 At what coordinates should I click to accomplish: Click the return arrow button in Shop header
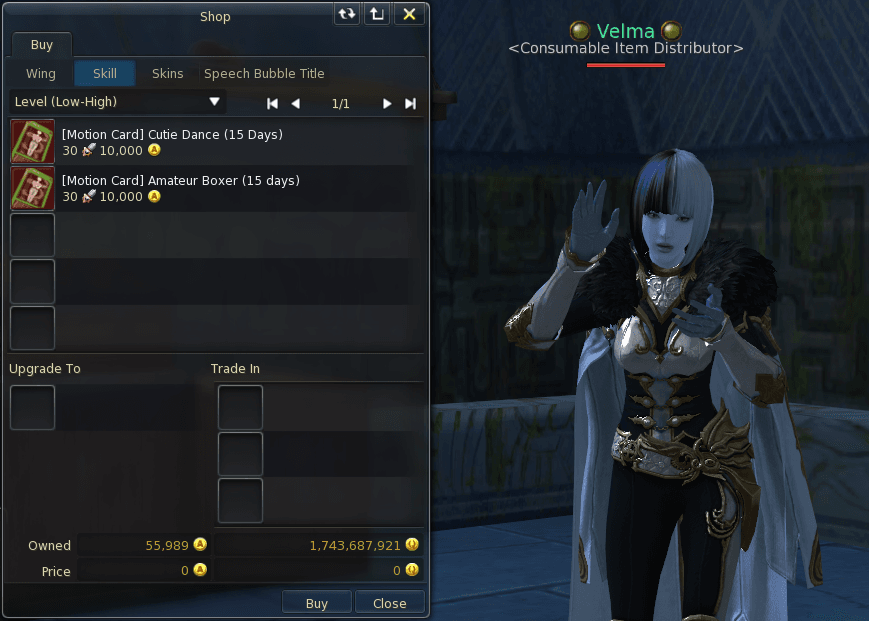[377, 15]
